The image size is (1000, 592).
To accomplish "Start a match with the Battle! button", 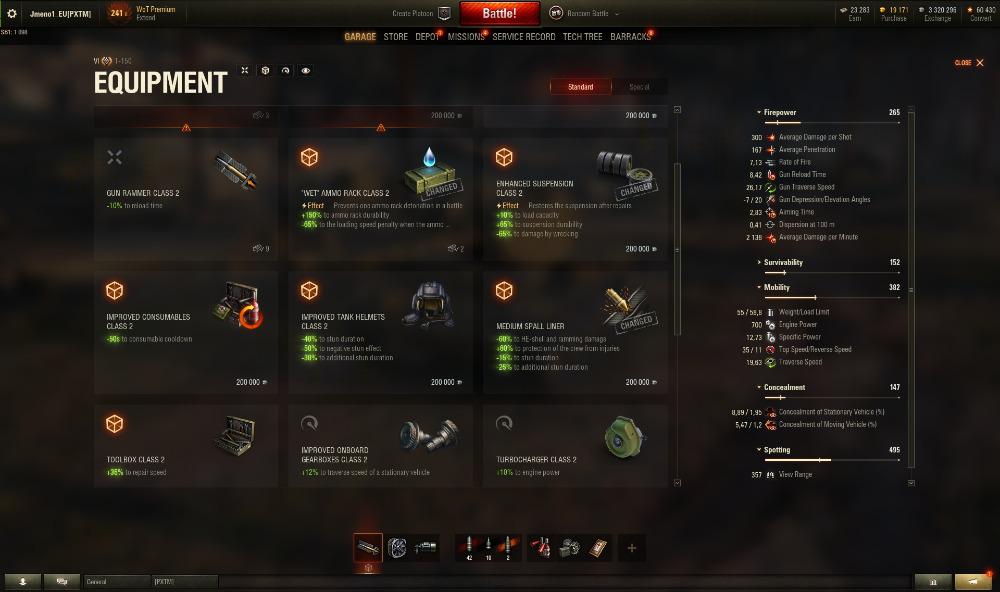I will [x=499, y=14].
